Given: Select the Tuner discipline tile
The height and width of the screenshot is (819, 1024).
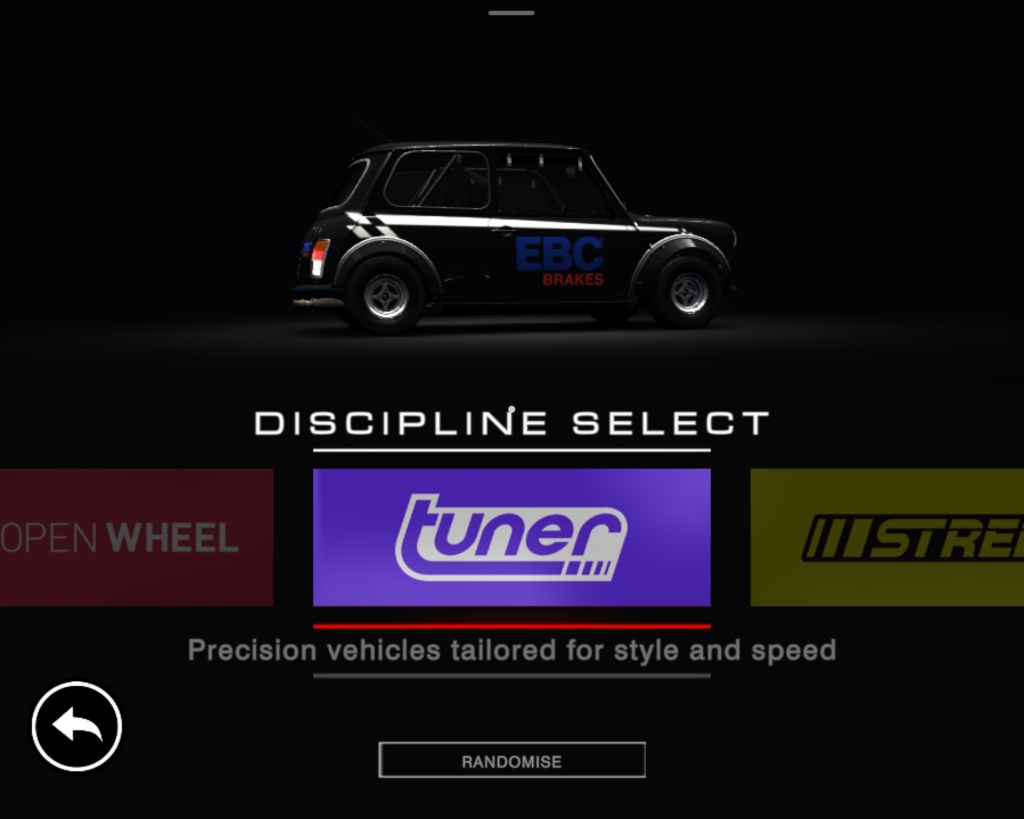Looking at the screenshot, I should (x=511, y=537).
